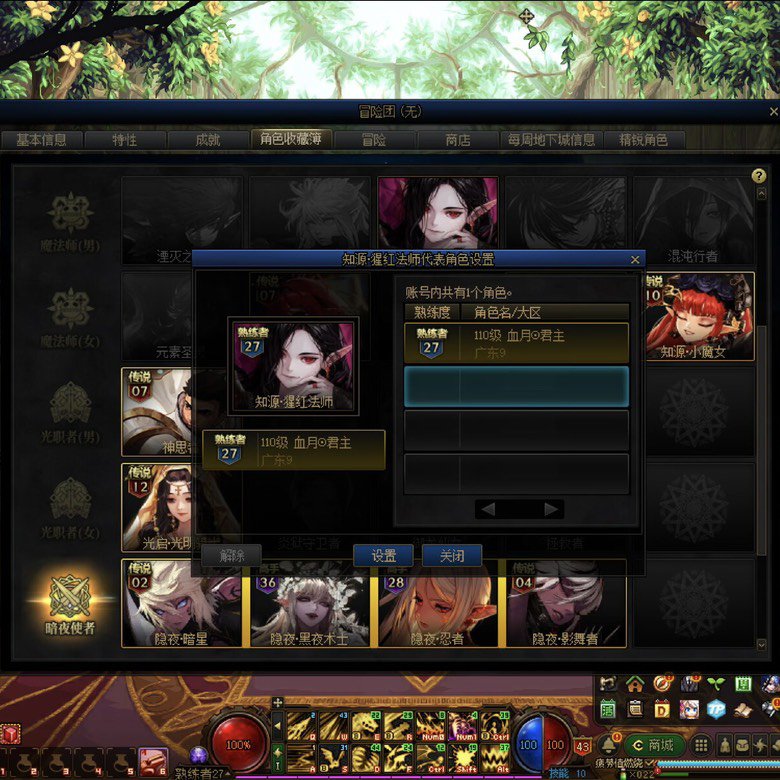
Task: Open the 商店 tab
Action: click(457, 140)
